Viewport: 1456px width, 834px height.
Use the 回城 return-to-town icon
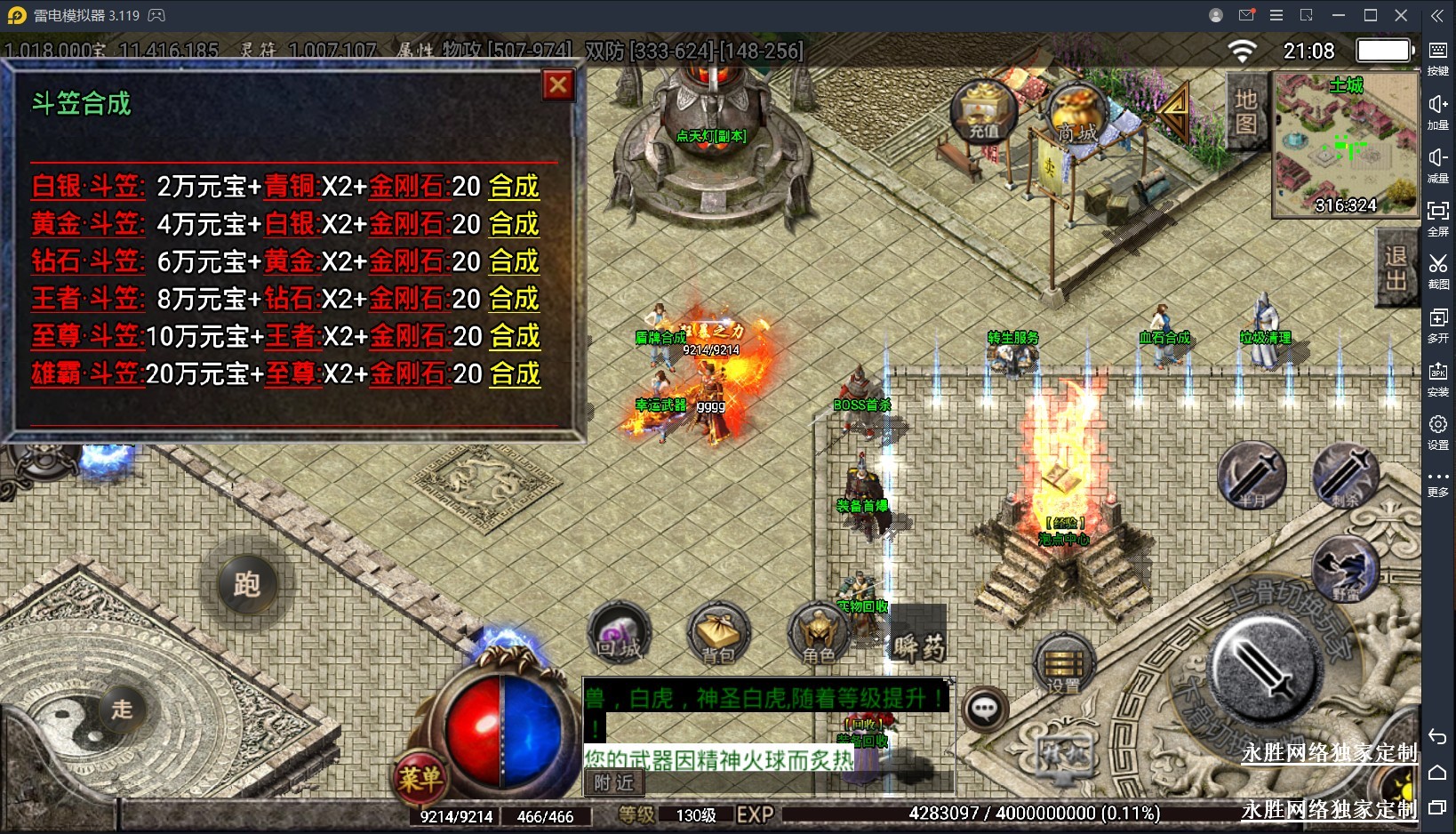click(620, 633)
